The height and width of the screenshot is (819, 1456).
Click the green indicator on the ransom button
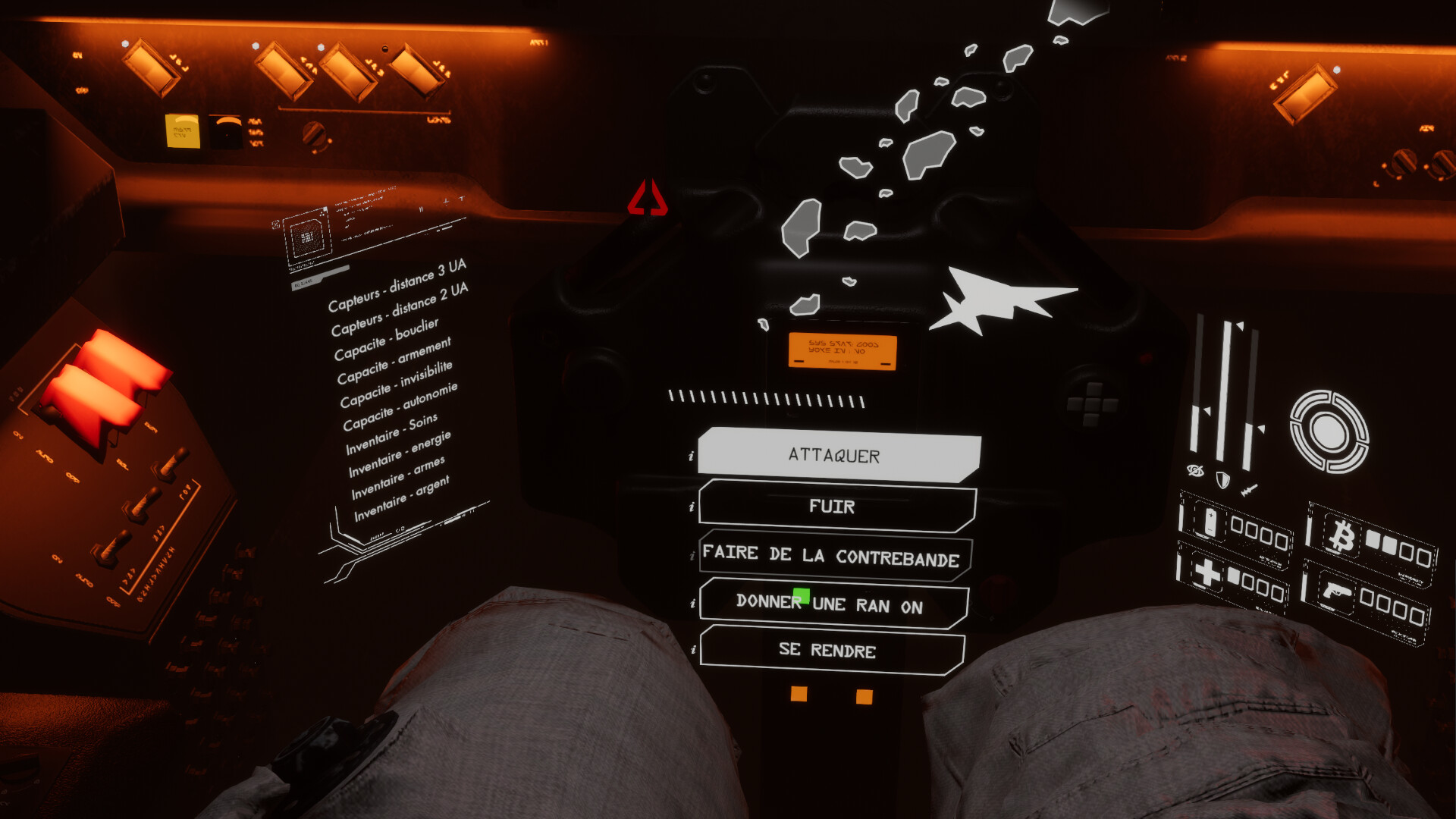tap(802, 596)
